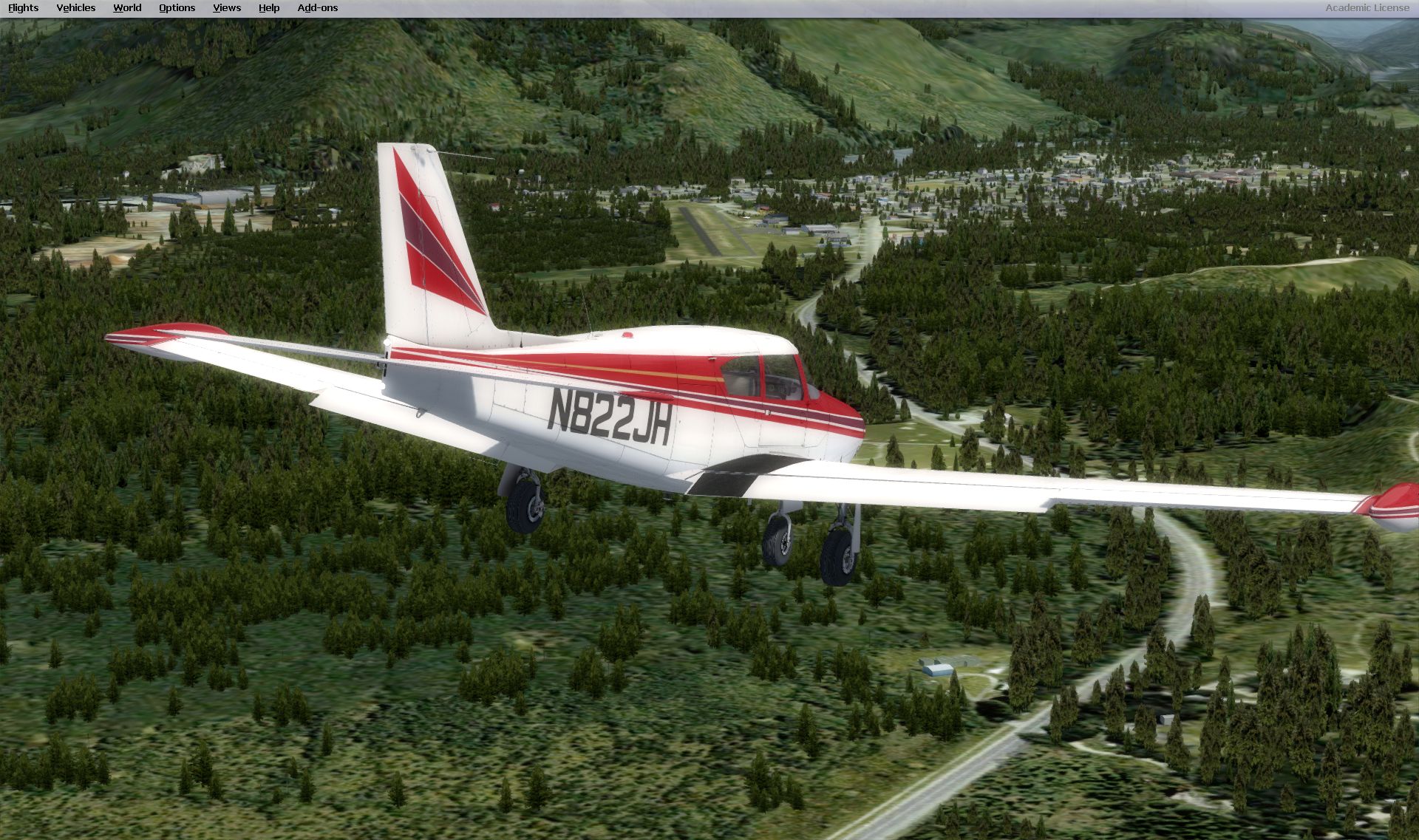The height and width of the screenshot is (840, 1419).
Task: Open the Vehicles menu
Action: tap(75, 8)
